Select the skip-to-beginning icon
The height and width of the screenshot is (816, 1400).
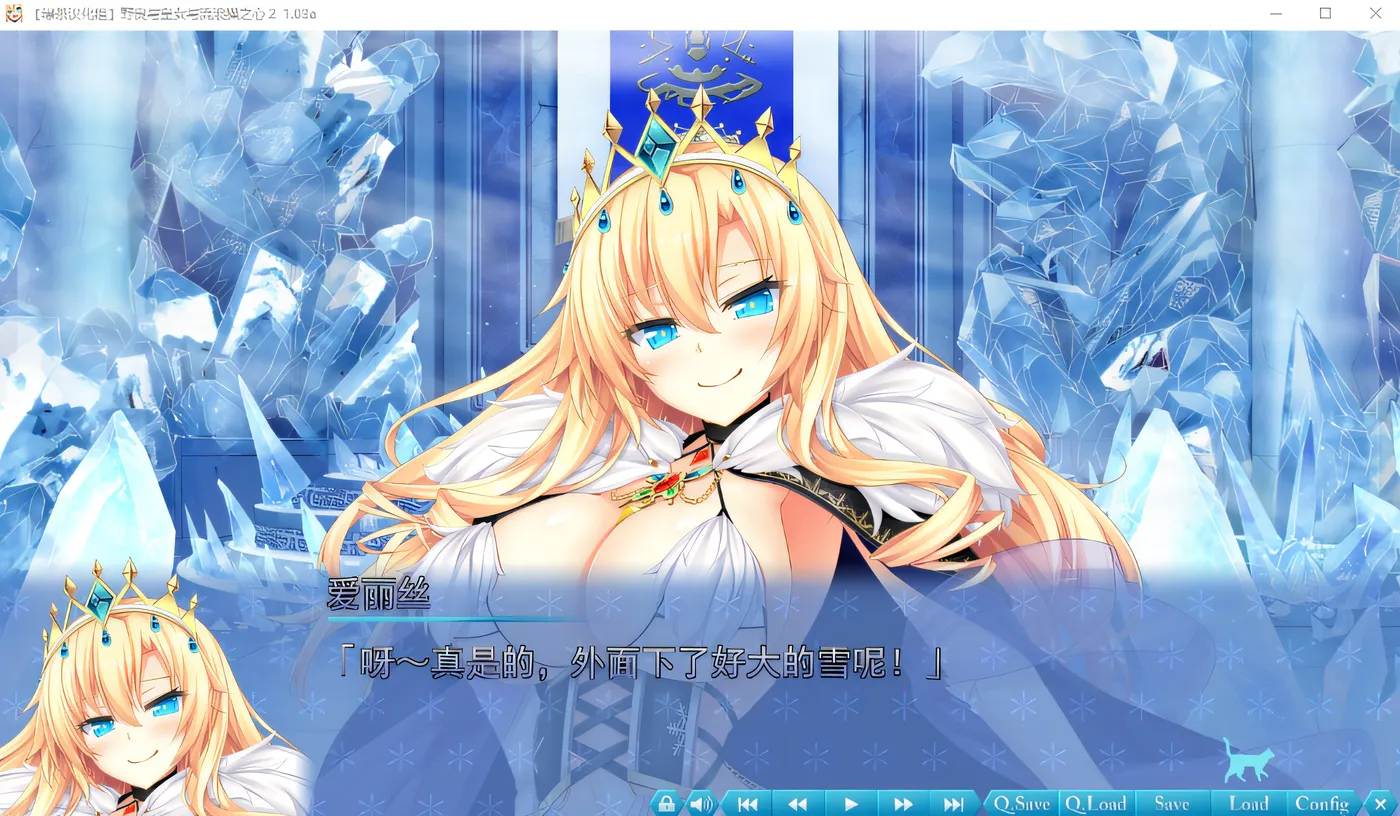tap(746, 802)
